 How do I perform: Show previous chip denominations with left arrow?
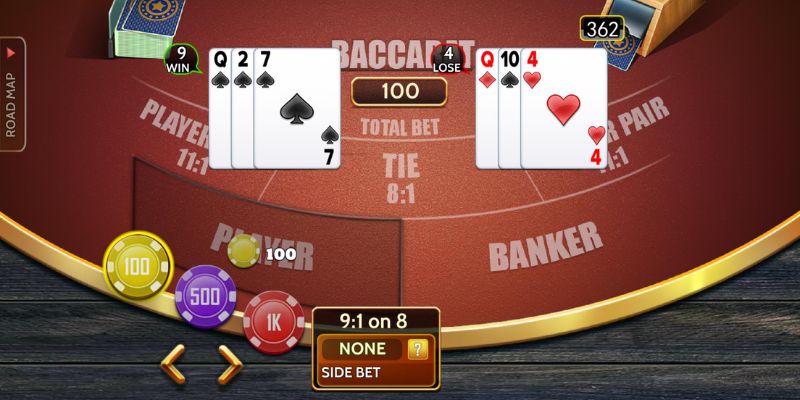(174, 365)
